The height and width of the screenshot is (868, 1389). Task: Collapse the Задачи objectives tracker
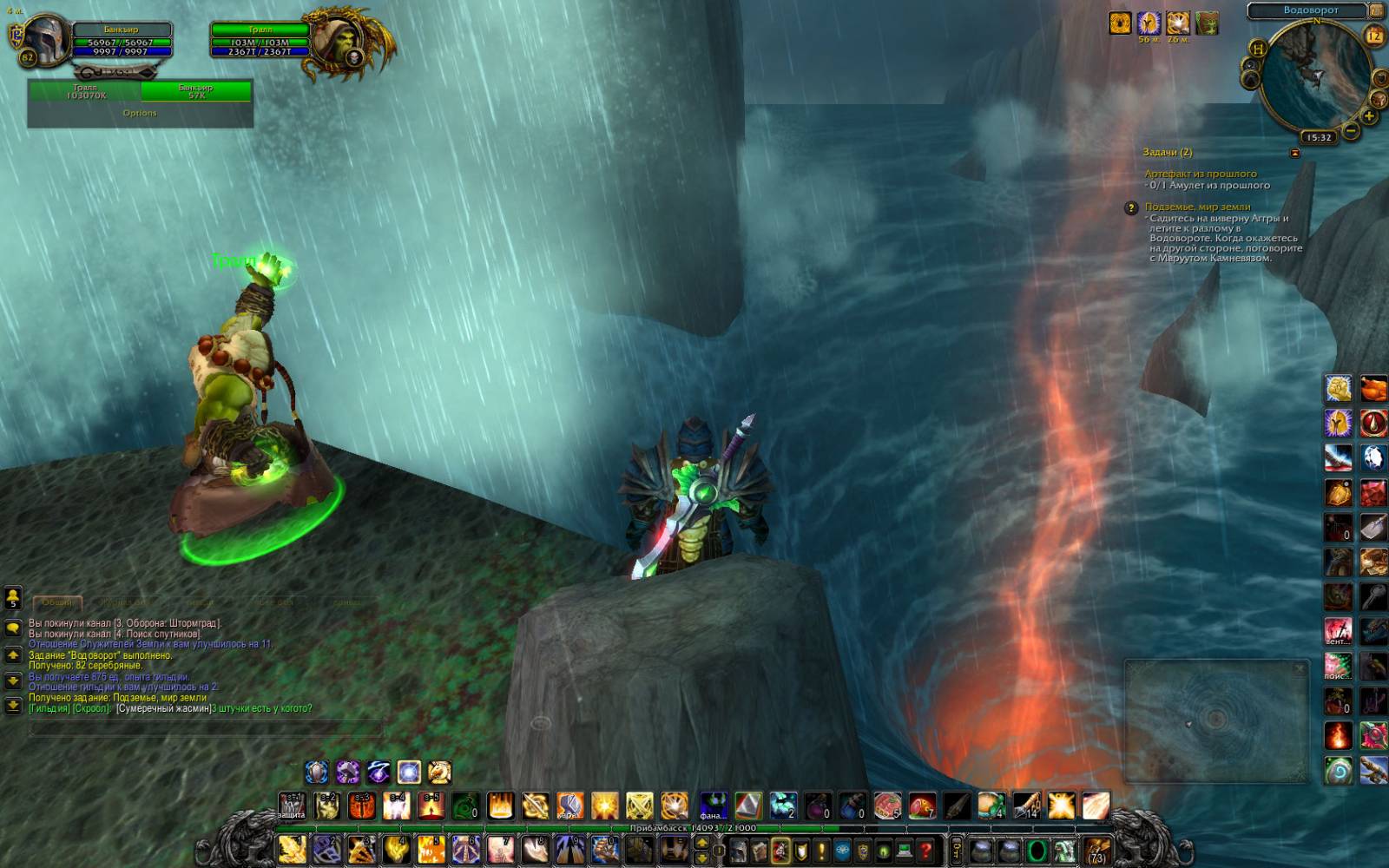click(1295, 153)
